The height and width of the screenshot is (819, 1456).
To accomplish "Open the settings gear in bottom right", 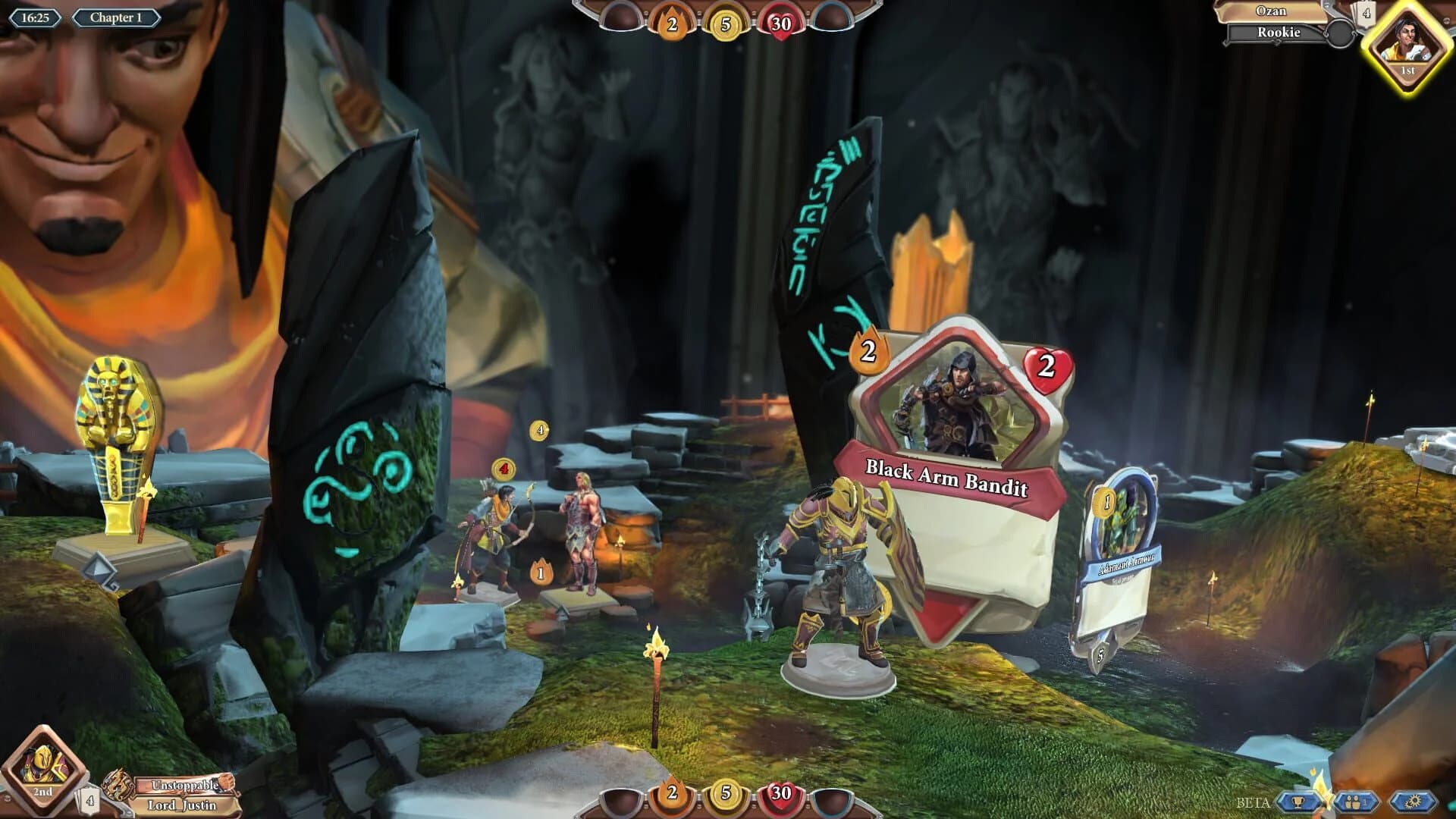I will tap(1412, 801).
